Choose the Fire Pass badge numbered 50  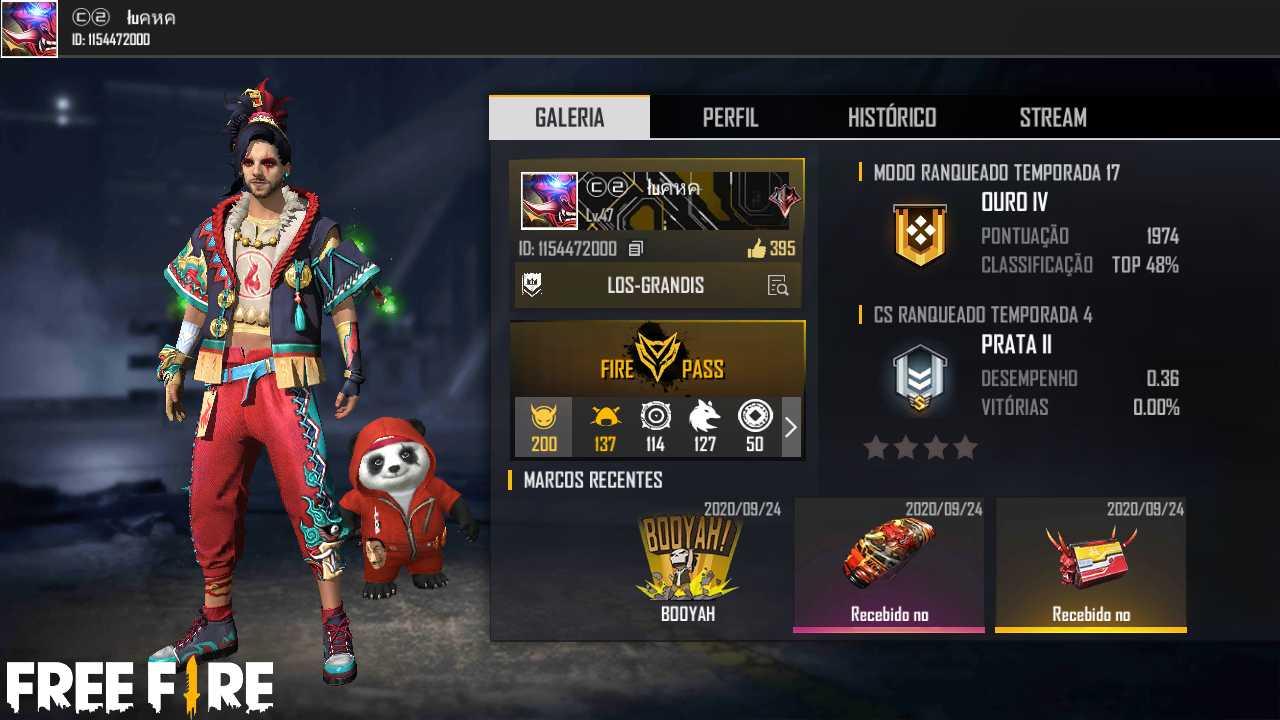click(754, 427)
